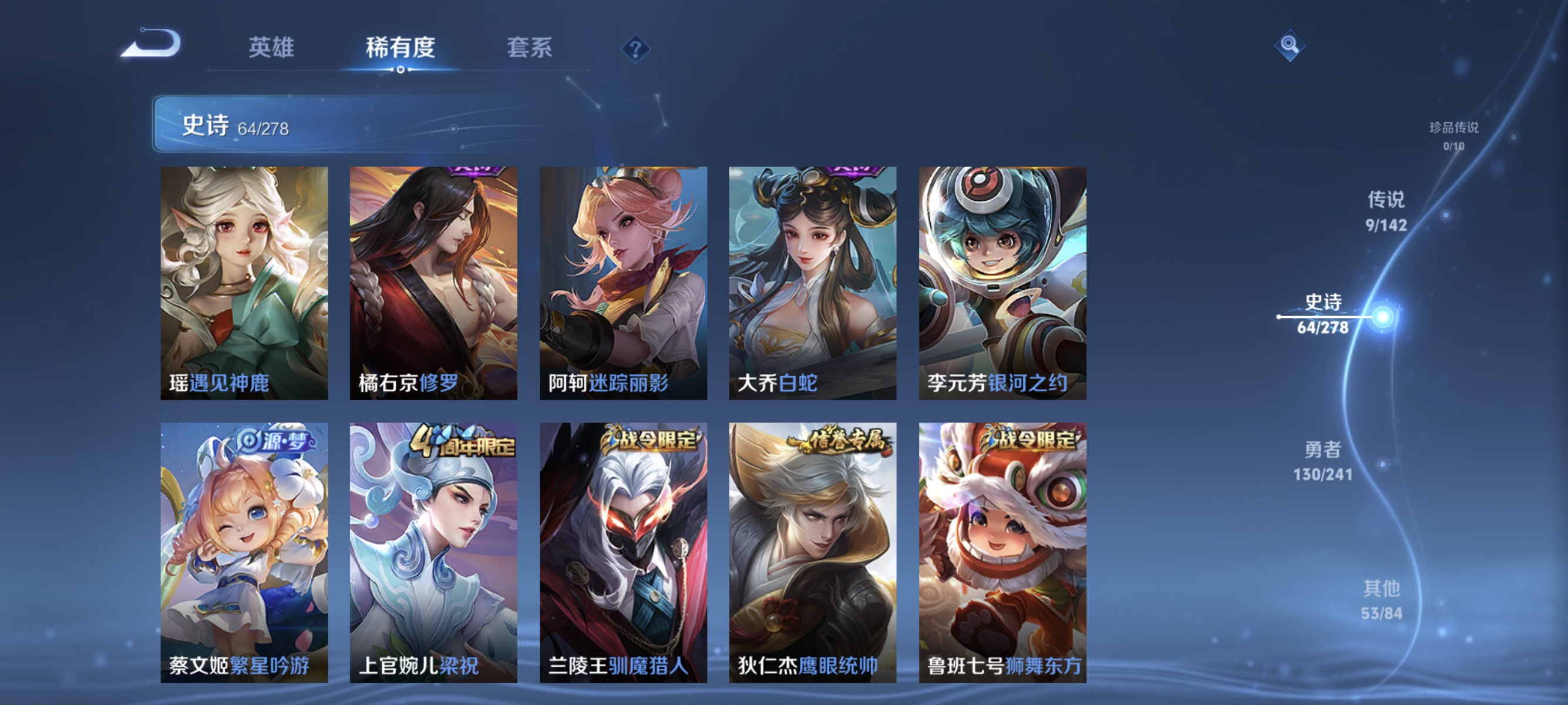The image size is (1568, 705).
Task: Open the search function via magnifier icon
Action: [1290, 46]
